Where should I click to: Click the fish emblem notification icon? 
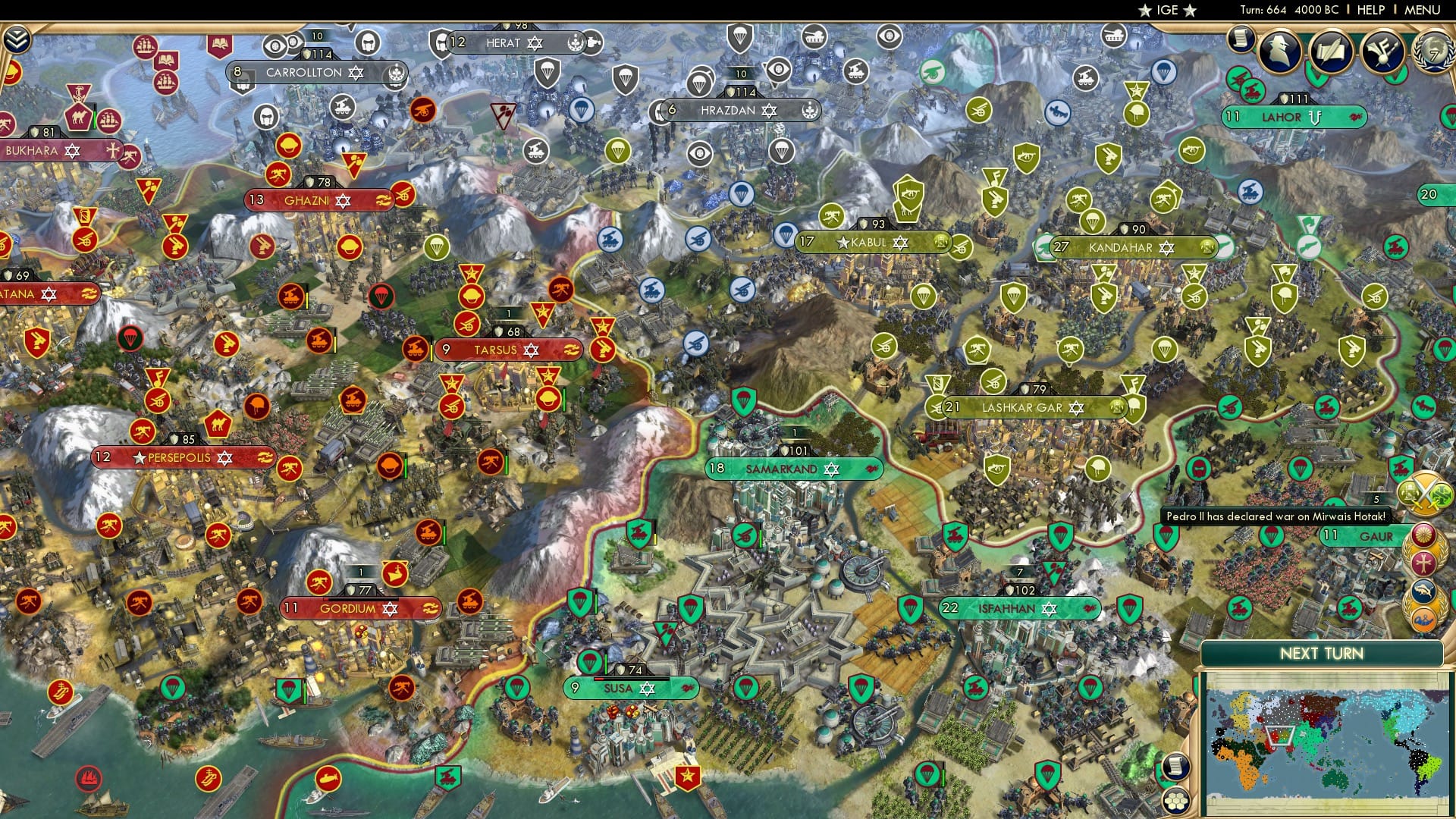click(1423, 590)
